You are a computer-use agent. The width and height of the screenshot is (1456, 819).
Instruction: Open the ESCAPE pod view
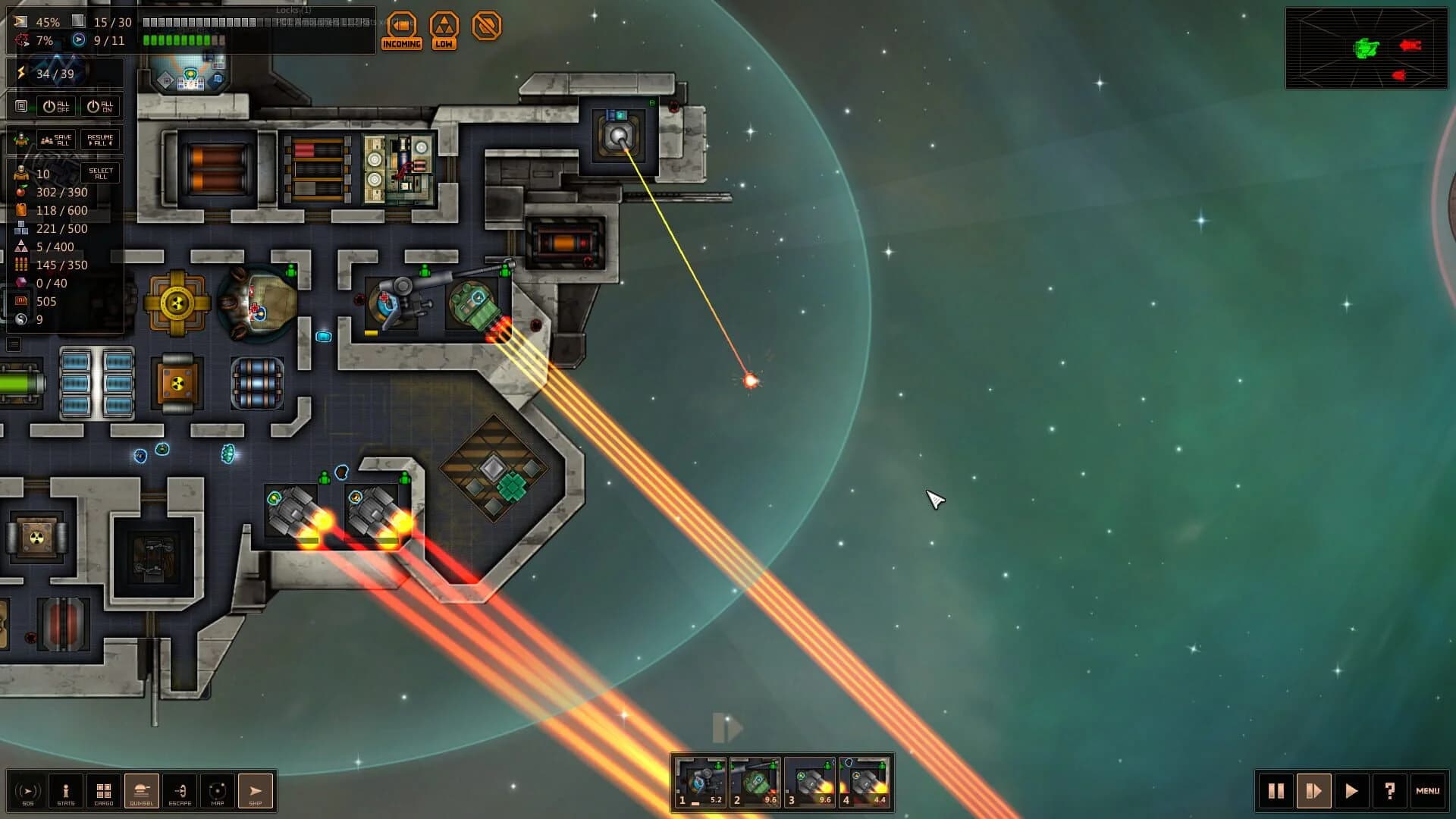coord(180,791)
